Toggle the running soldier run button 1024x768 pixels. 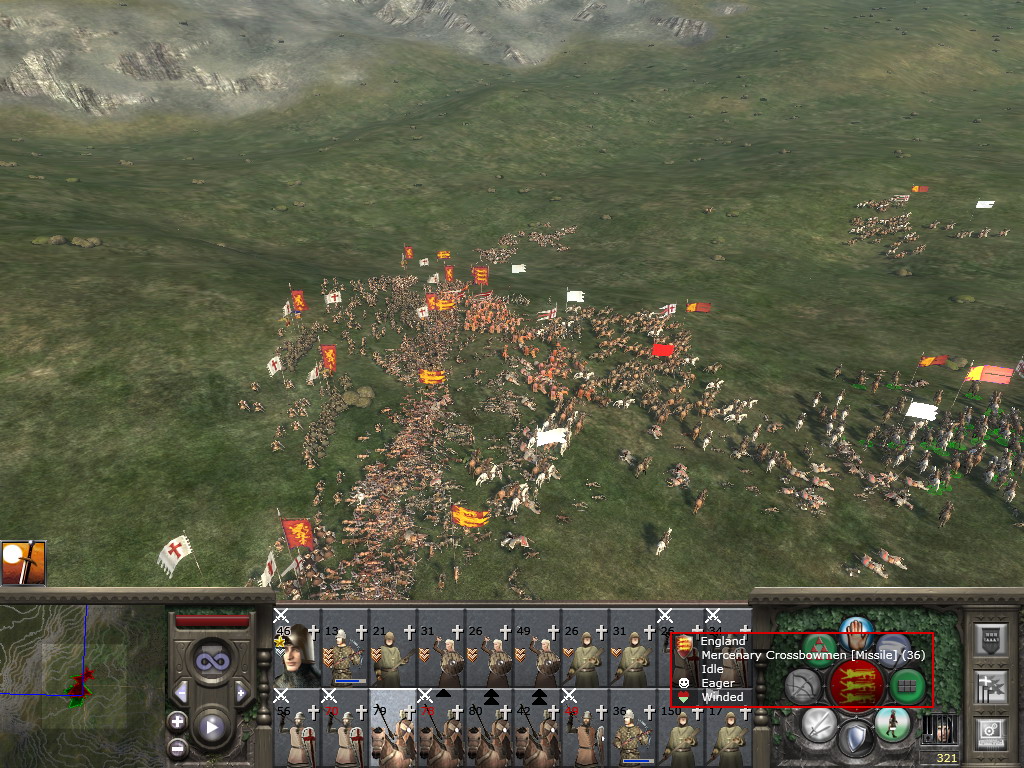click(892, 723)
